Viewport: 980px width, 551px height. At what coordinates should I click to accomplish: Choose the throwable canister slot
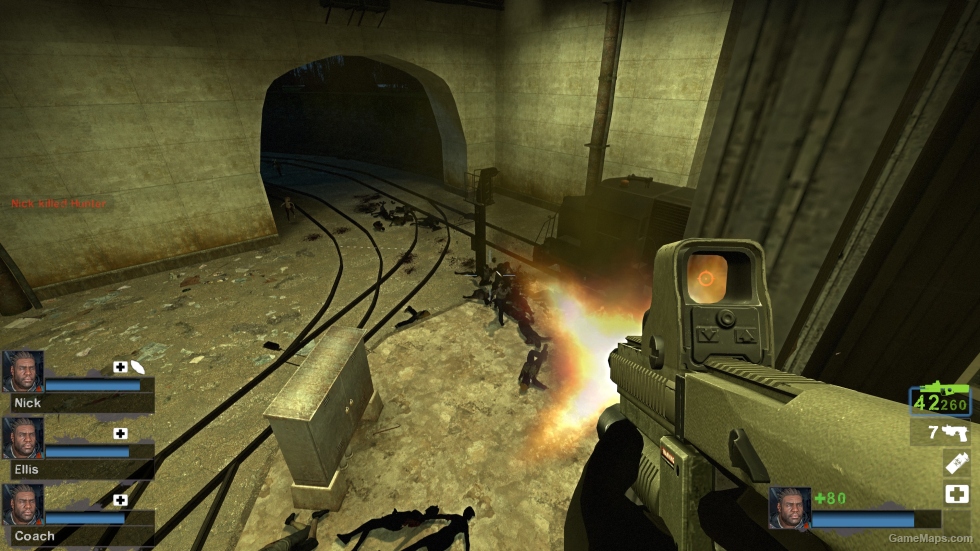tap(955, 463)
